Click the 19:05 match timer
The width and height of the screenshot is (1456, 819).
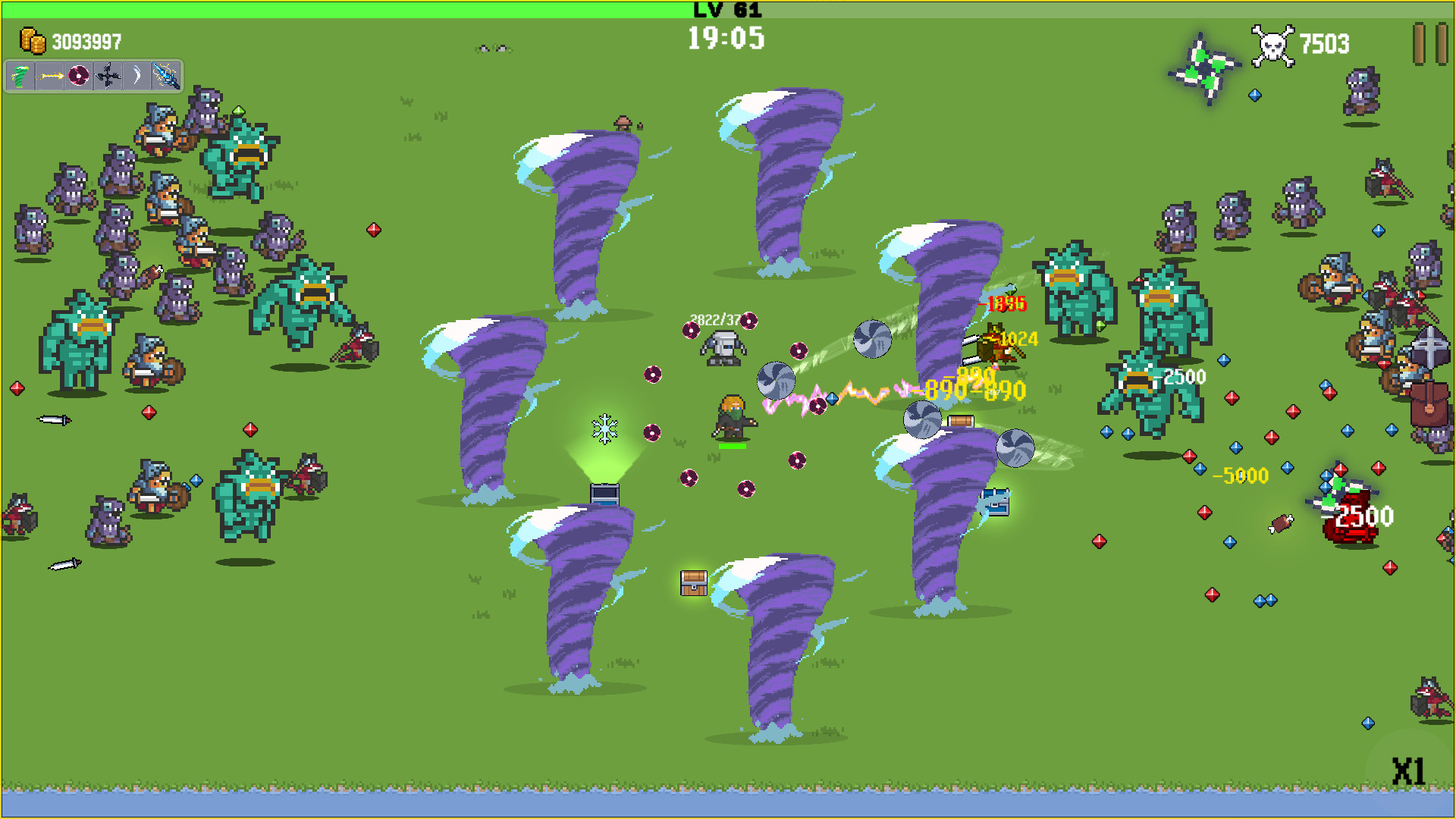click(726, 39)
